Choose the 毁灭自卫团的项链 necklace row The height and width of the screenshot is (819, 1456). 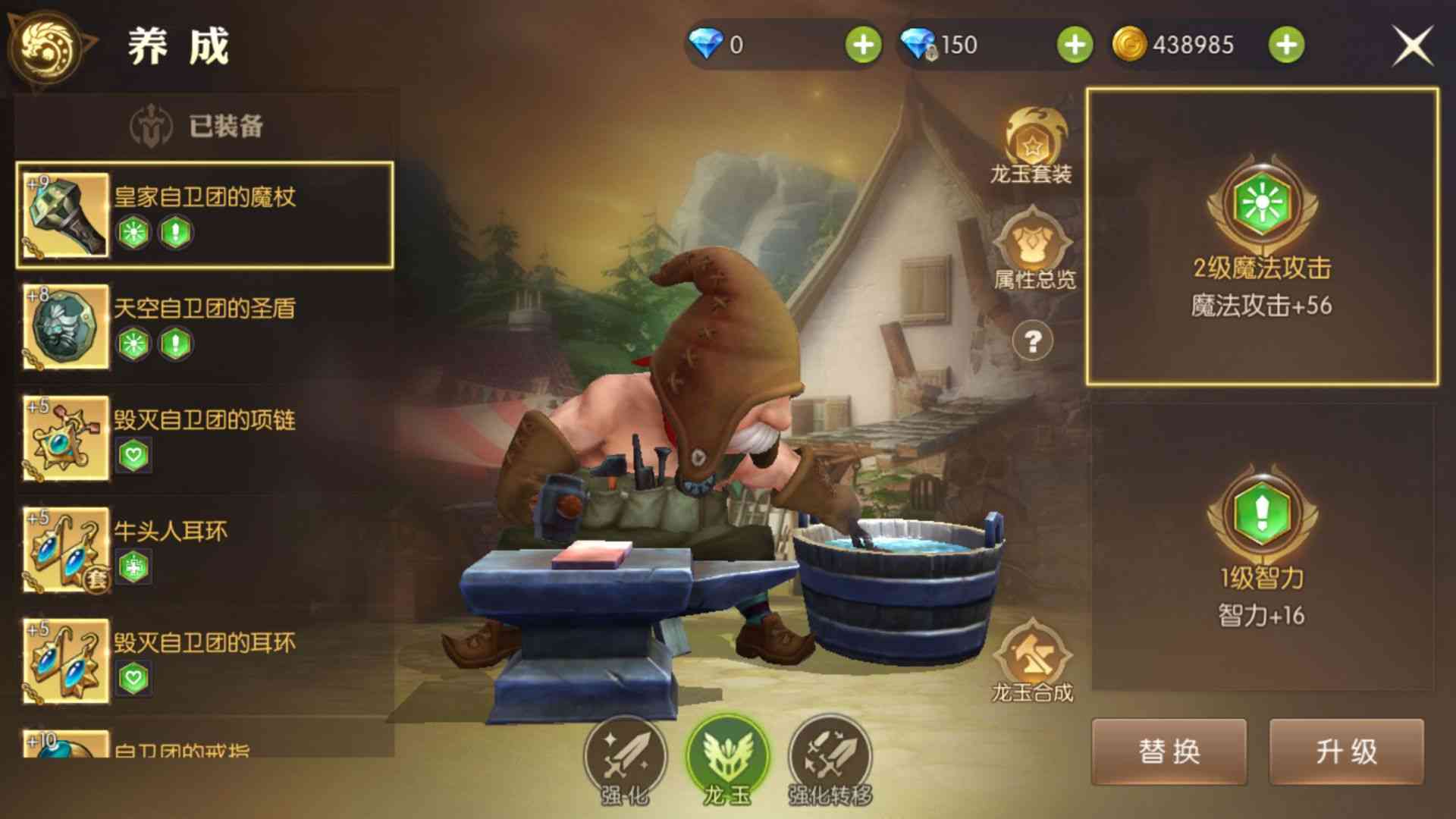tap(205, 438)
